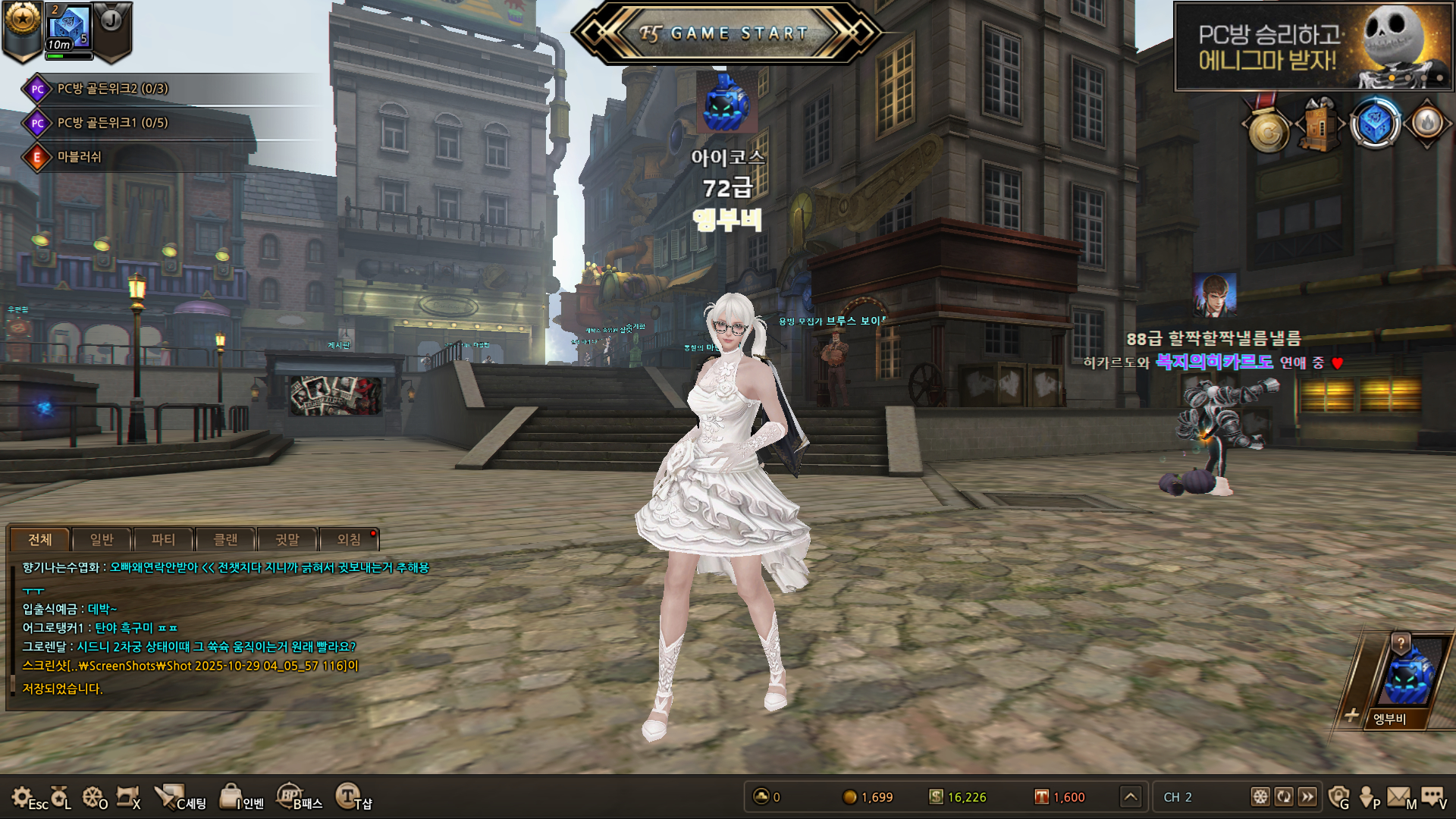Open the gear settings menu icon
The image size is (1456, 819).
(x=22, y=797)
